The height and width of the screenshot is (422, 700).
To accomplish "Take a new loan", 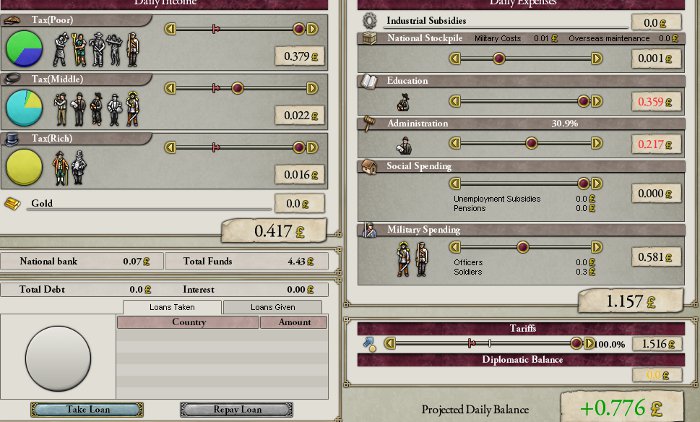I will [x=87, y=409].
